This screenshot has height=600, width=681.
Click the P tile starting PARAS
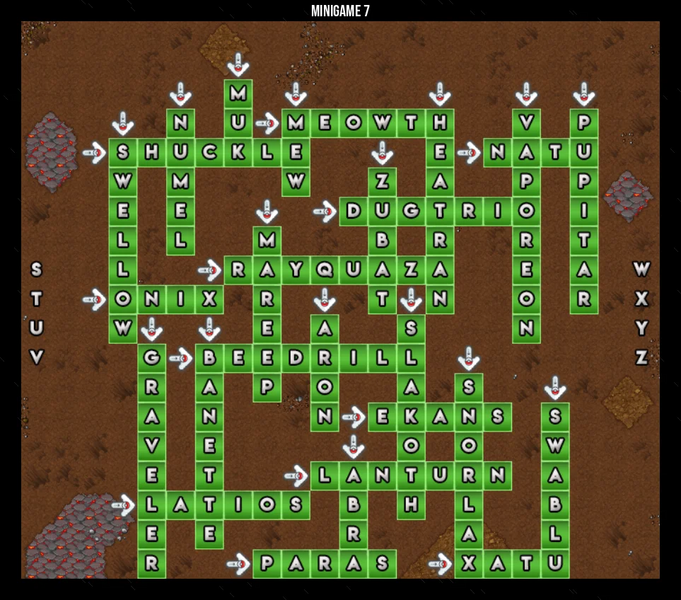click(267, 563)
